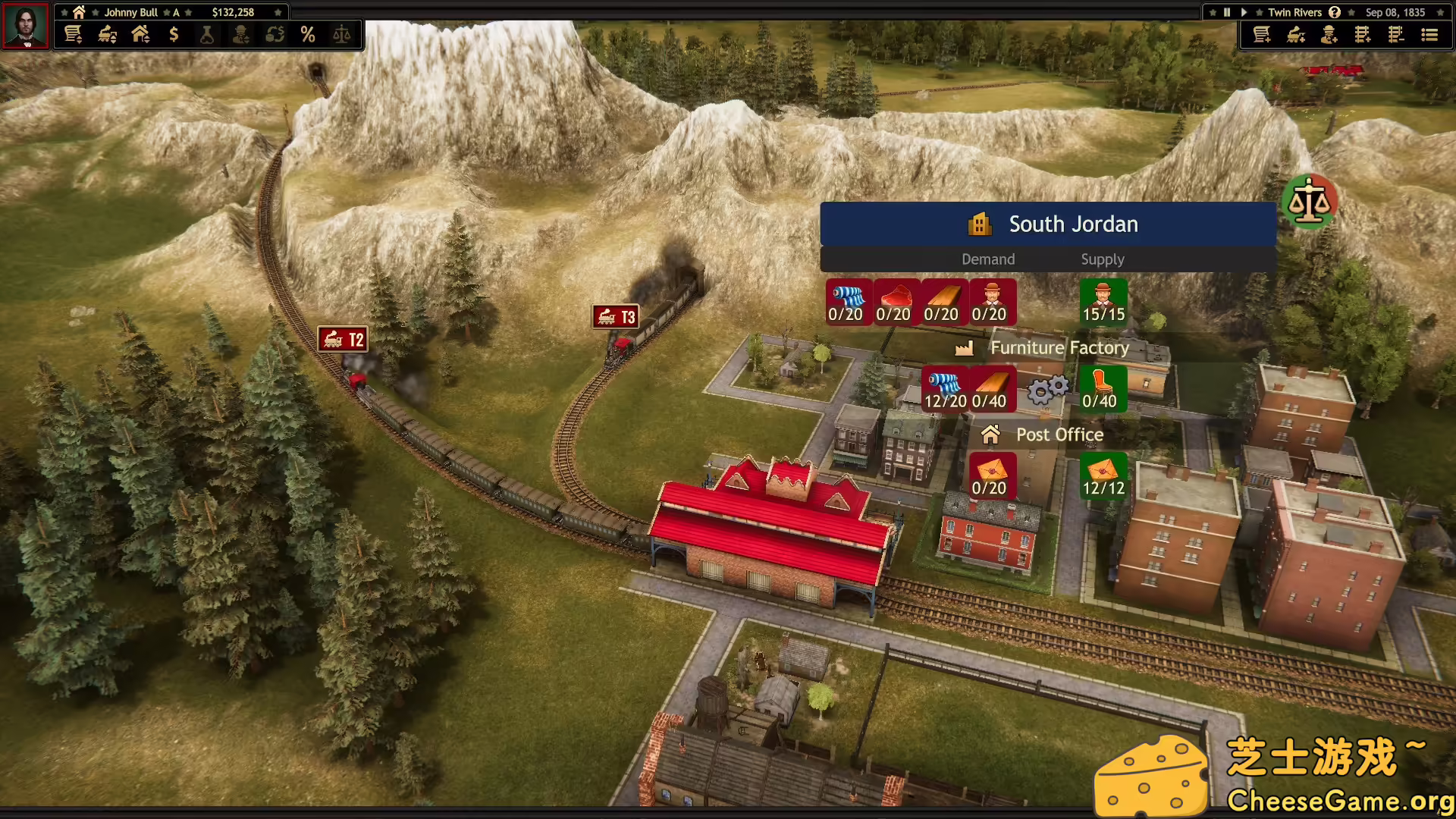Screen dimensions: 1456x819
Task: Open help via the Twin Rivers question mark
Action: tap(1334, 12)
